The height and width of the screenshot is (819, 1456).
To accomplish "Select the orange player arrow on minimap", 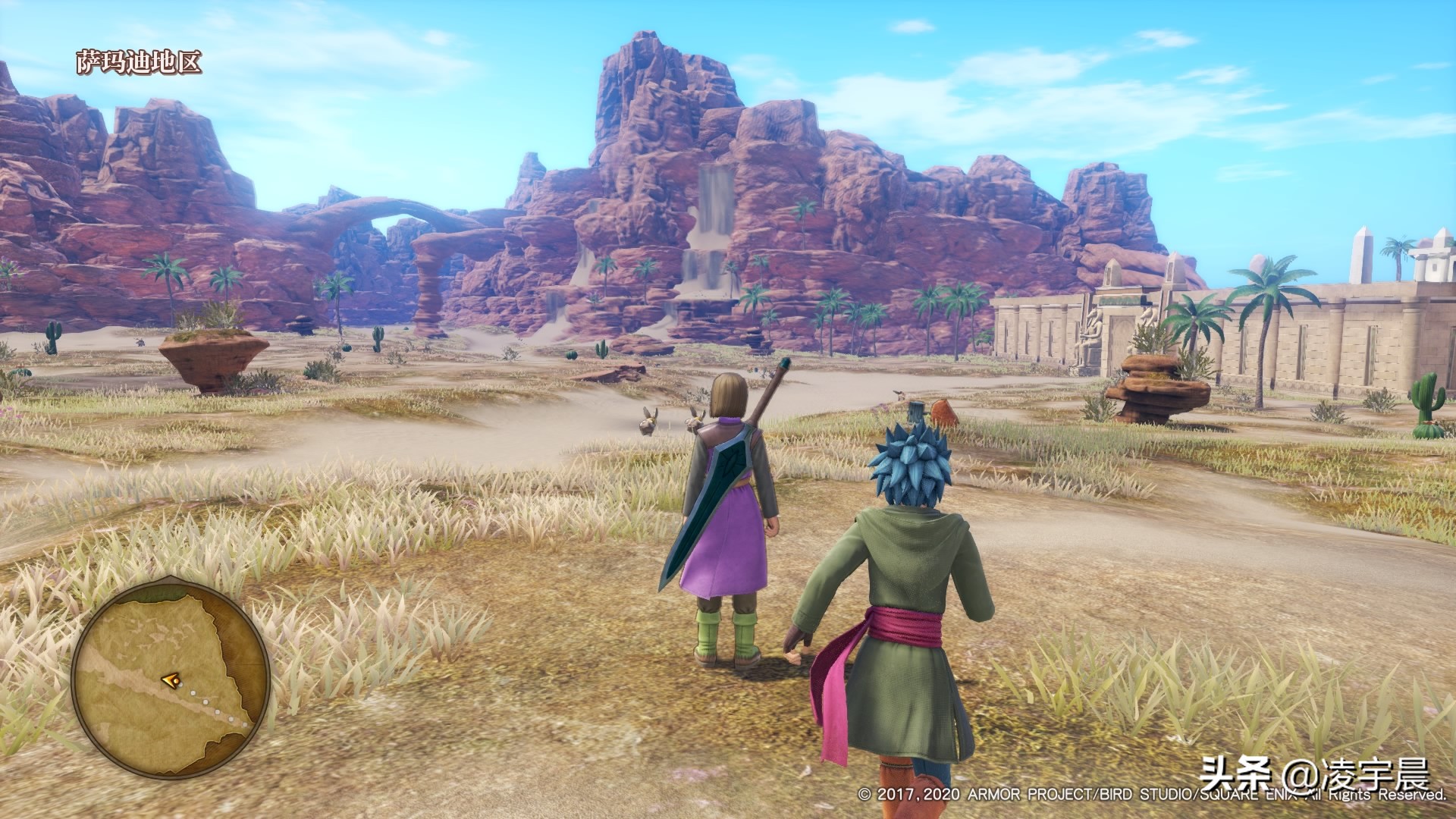I will pos(171,681).
